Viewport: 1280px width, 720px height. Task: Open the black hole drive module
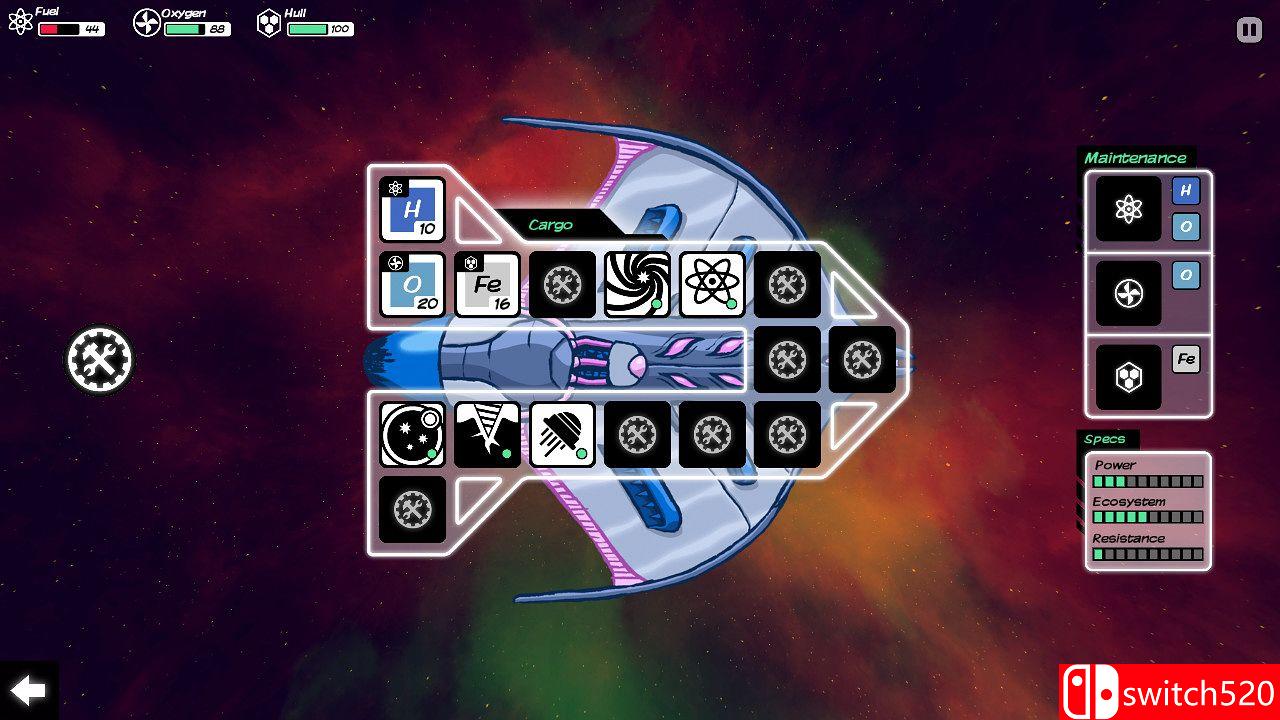(637, 285)
